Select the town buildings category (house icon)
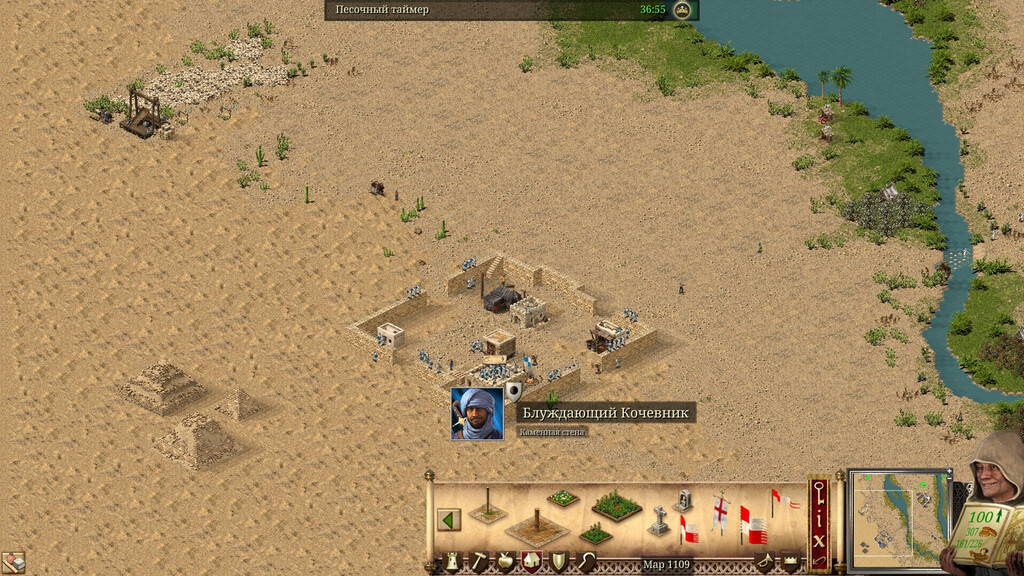The height and width of the screenshot is (576, 1024). pos(531,562)
